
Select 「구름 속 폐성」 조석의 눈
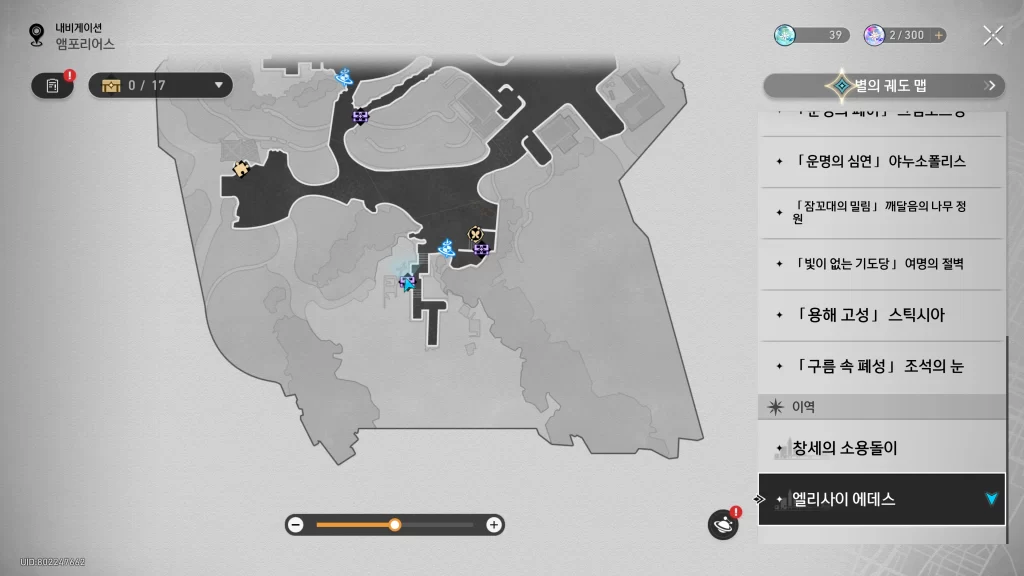(x=880, y=366)
